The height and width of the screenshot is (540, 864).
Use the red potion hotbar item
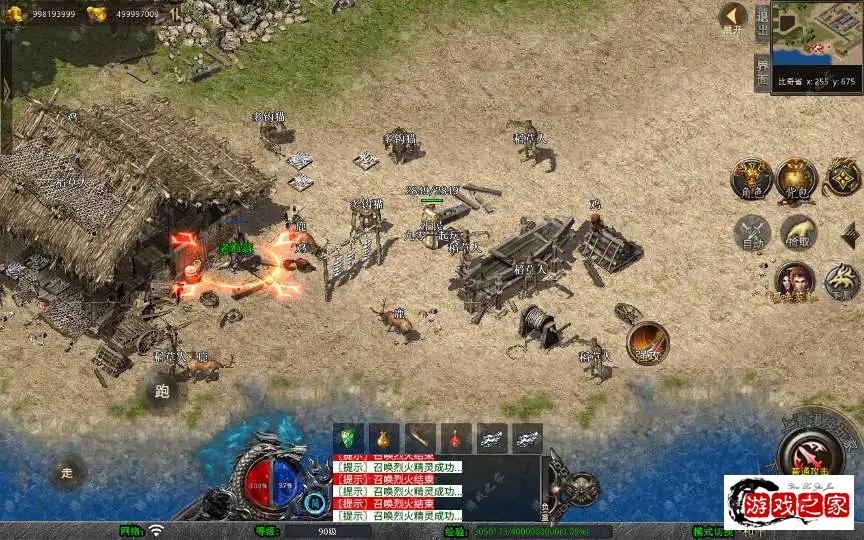pyautogui.click(x=455, y=438)
